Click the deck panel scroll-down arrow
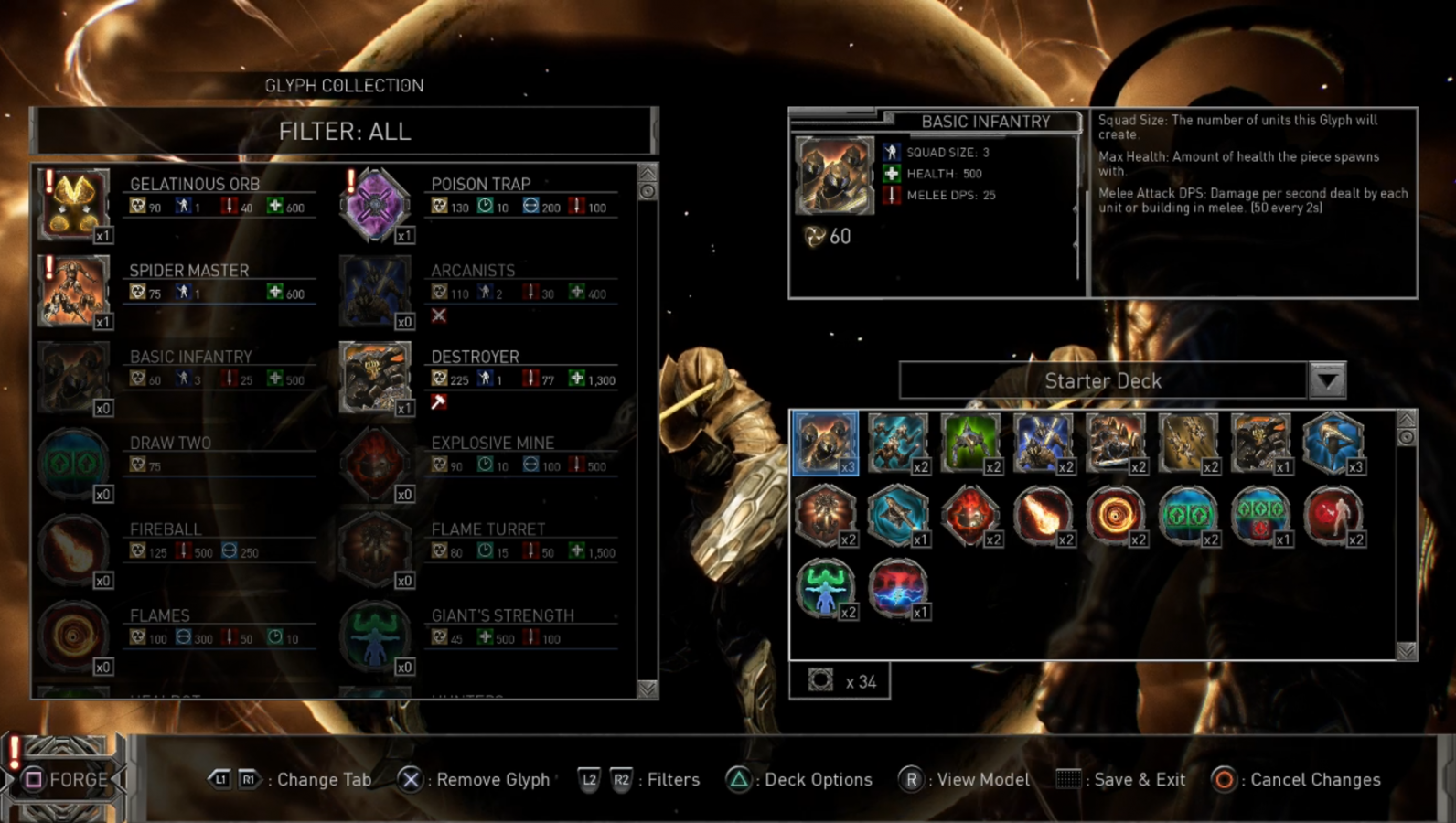The height and width of the screenshot is (823, 1456). click(1407, 650)
